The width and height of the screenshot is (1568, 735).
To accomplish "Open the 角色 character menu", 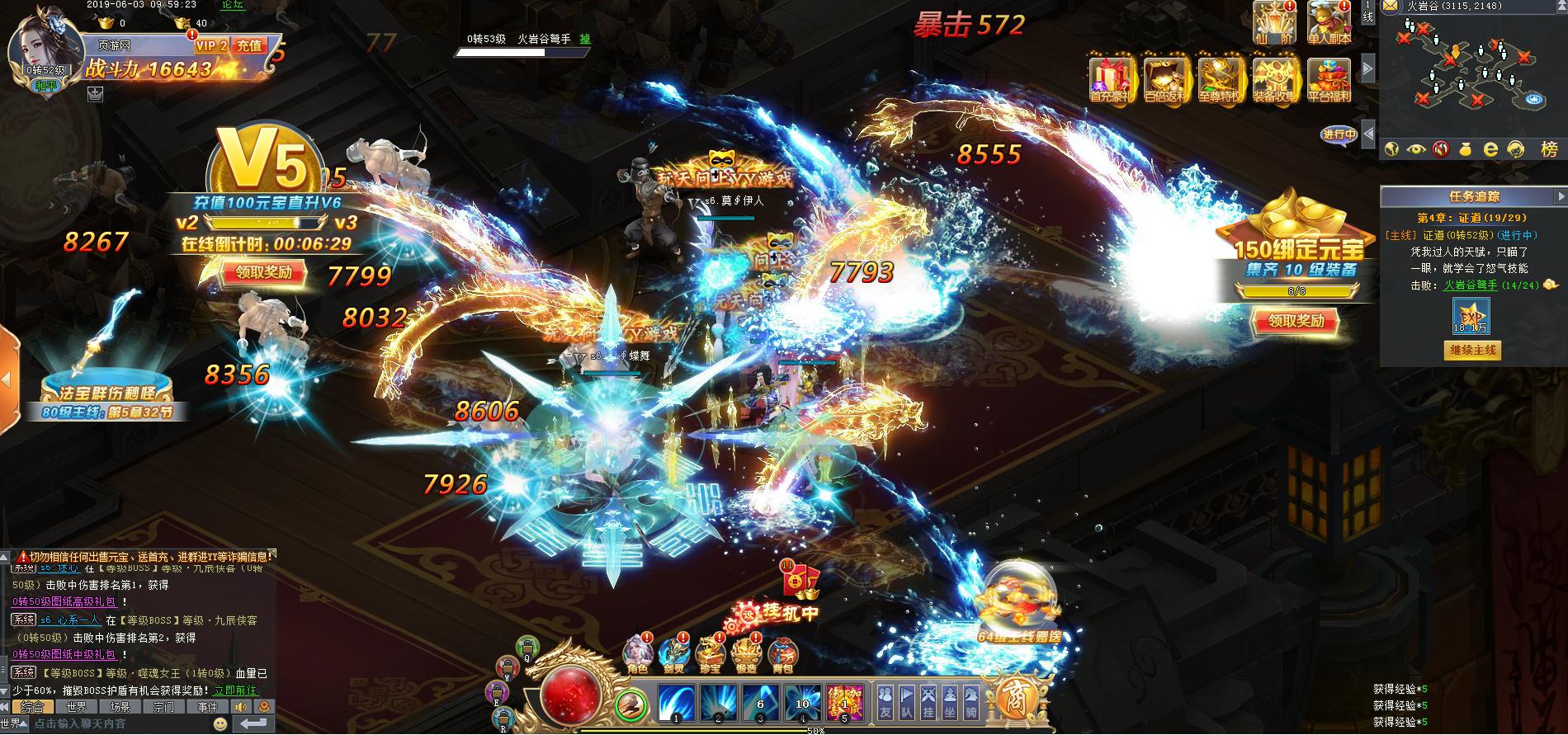I will point(637,655).
